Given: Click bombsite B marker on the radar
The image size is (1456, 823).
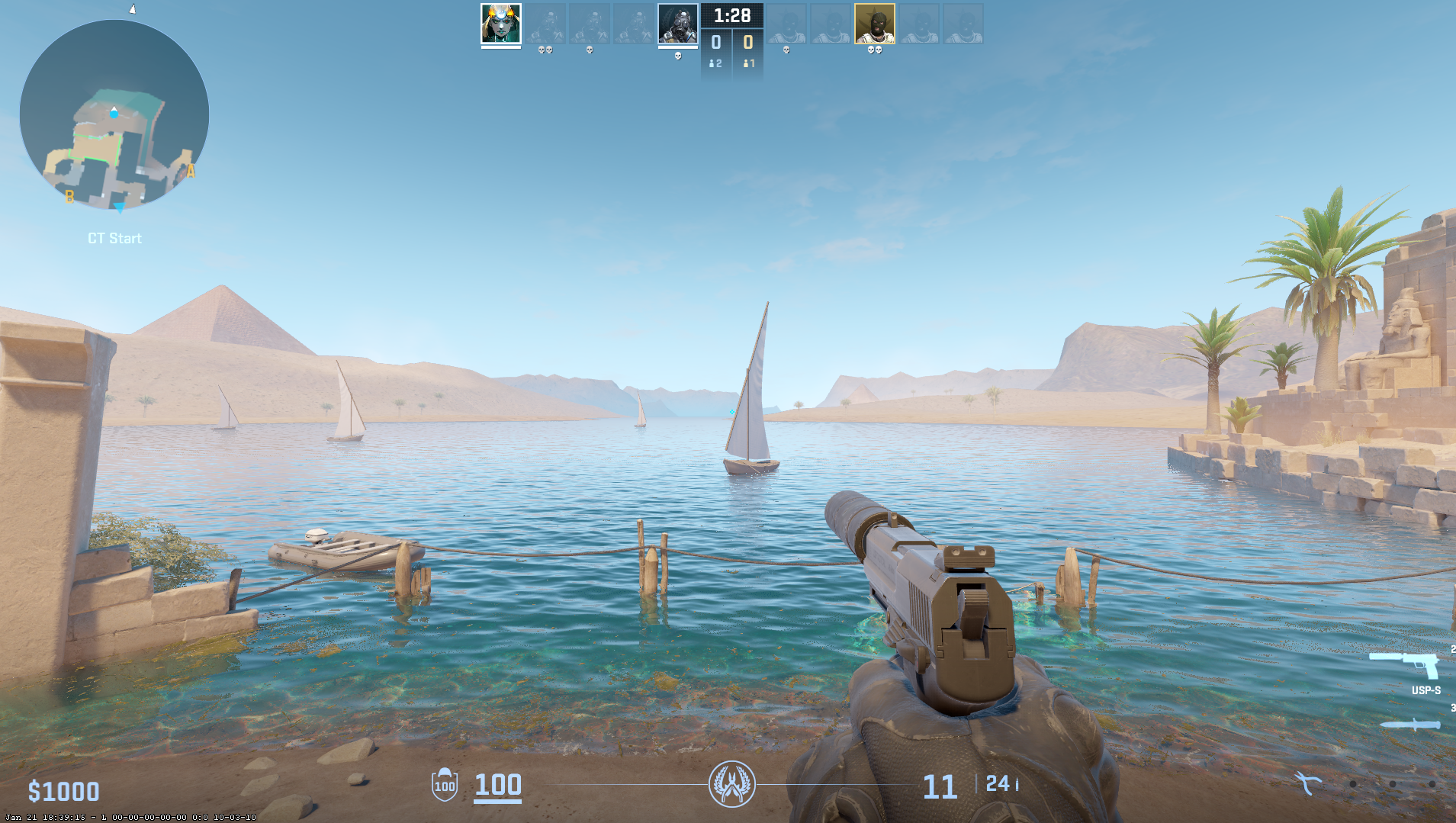Looking at the screenshot, I should tap(69, 197).
